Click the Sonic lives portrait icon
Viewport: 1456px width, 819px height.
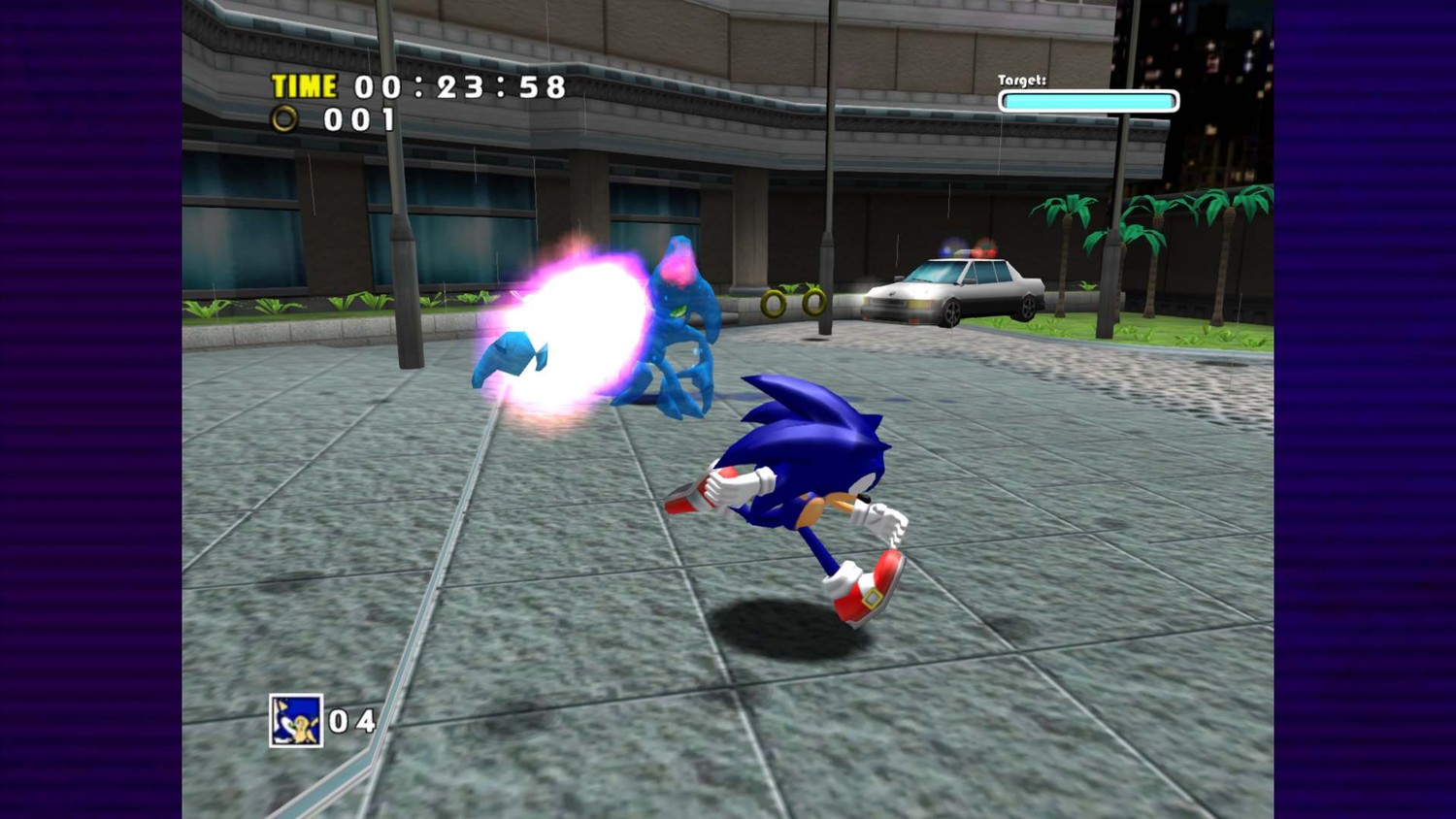coord(296,721)
